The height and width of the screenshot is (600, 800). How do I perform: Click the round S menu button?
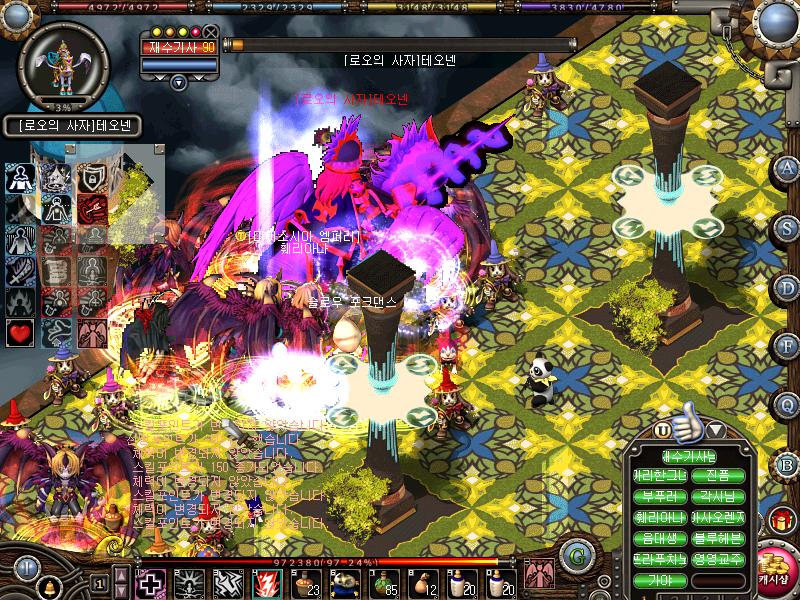point(786,226)
